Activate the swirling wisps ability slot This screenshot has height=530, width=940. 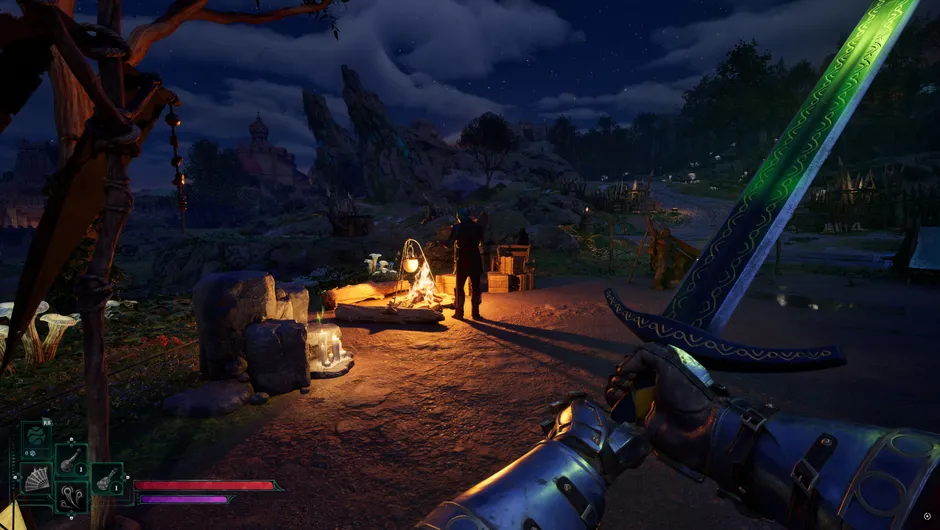click(71, 495)
